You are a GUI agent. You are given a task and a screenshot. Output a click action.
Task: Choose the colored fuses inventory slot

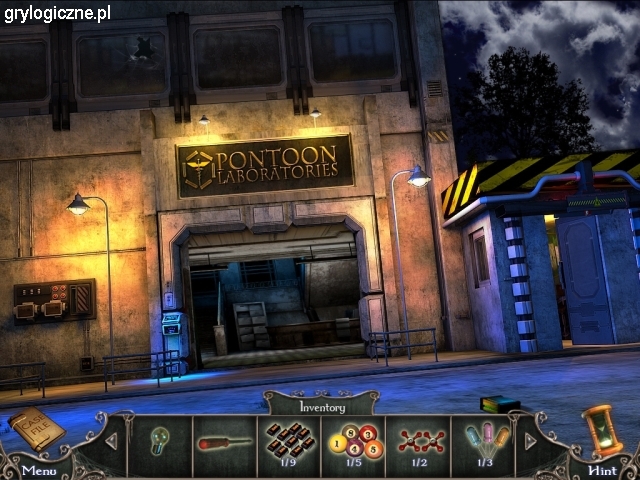(485, 441)
